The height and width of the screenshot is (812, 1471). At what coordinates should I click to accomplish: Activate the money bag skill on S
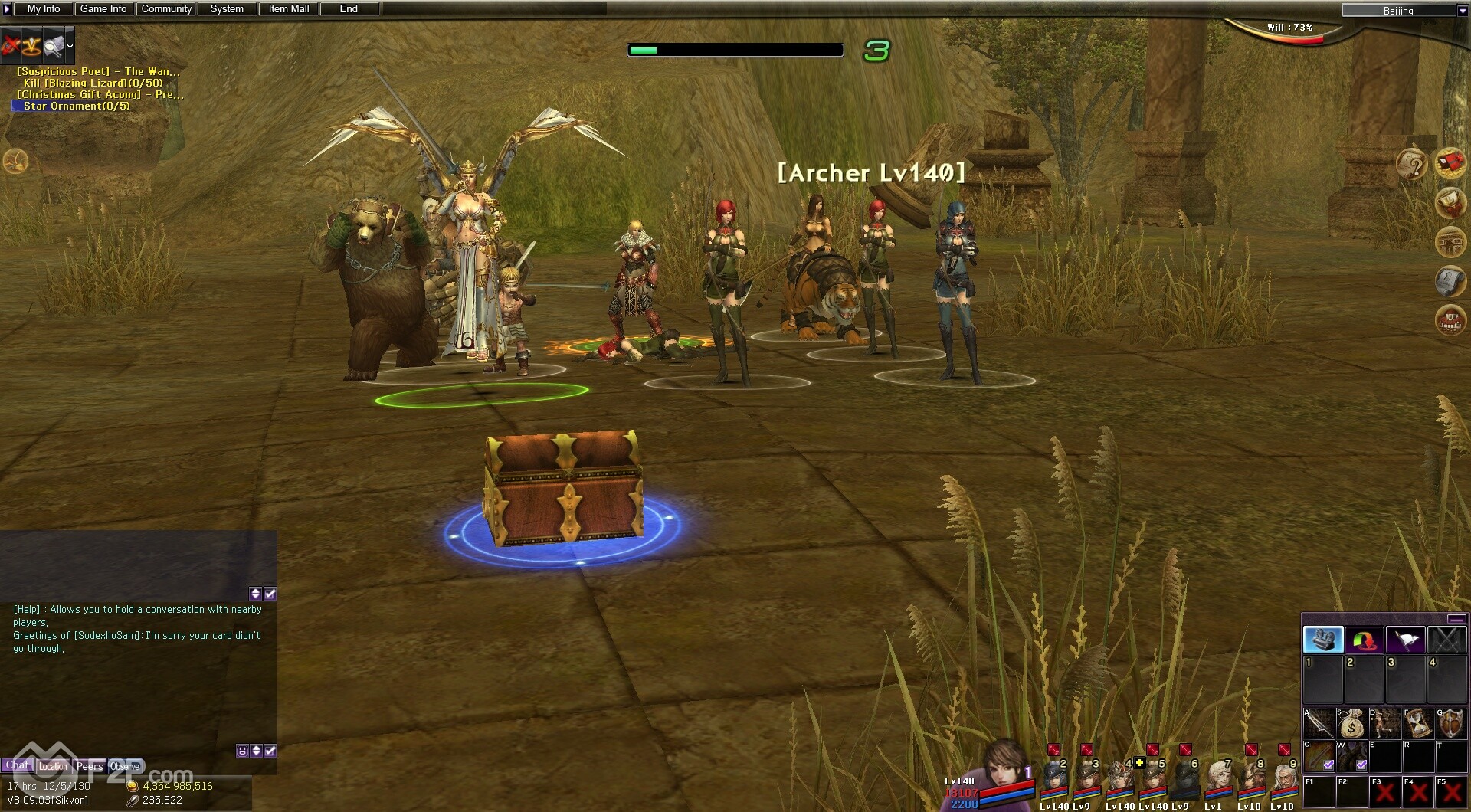pyautogui.click(x=1352, y=723)
